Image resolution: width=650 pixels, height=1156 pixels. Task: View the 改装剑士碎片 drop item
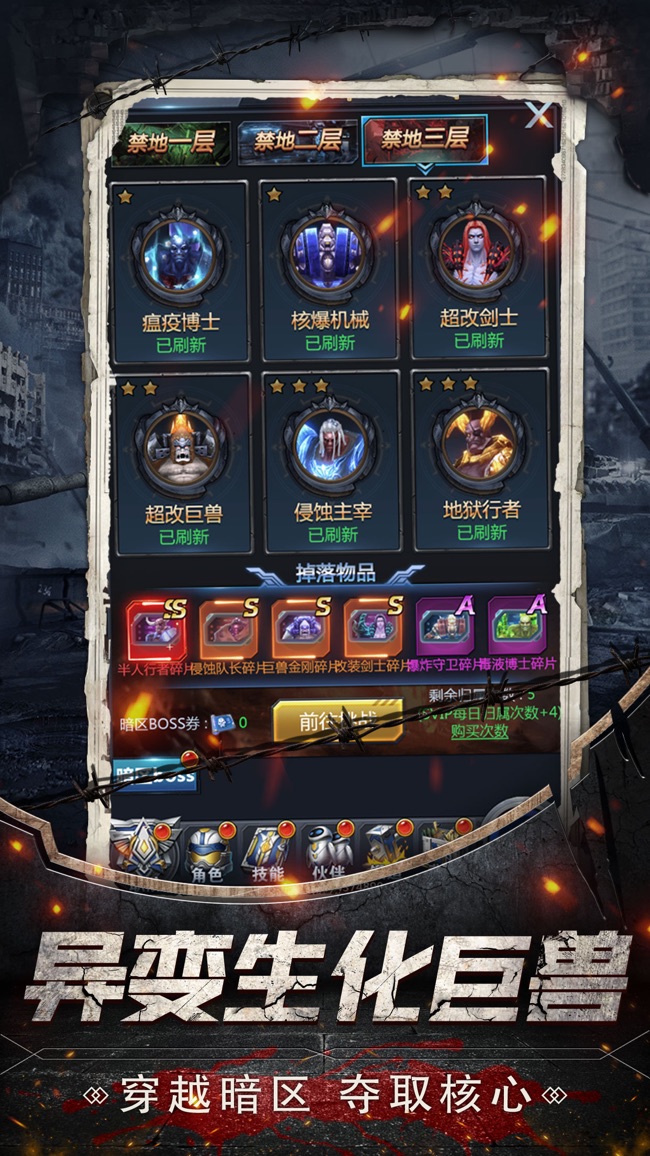[373, 627]
